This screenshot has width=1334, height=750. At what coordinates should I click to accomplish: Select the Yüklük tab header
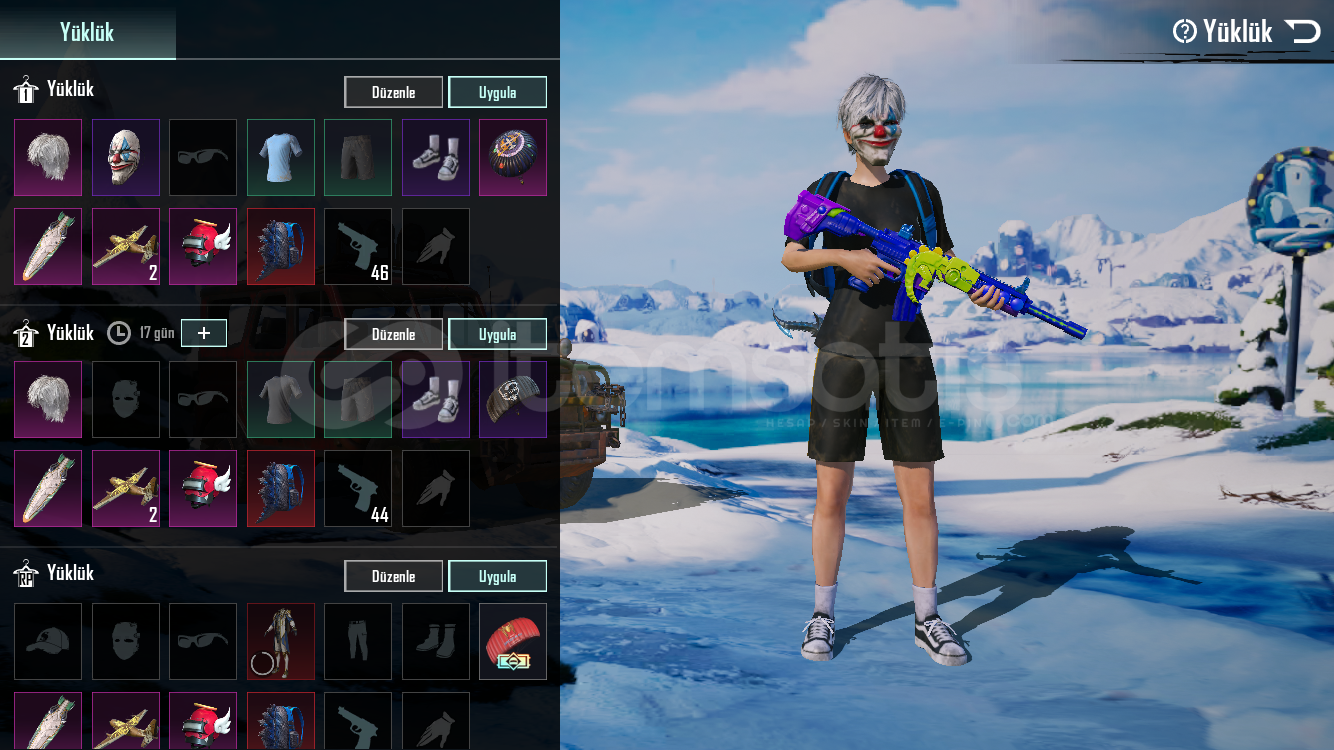pos(87,31)
